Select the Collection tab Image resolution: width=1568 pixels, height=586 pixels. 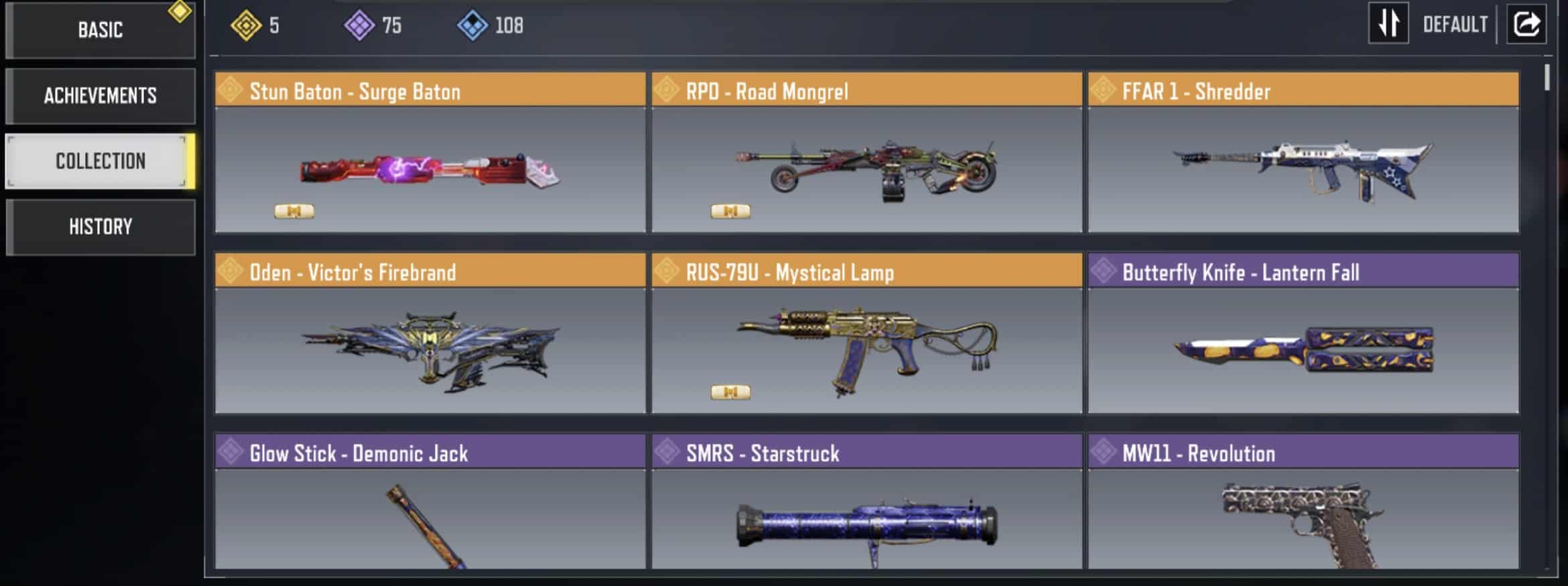(101, 161)
